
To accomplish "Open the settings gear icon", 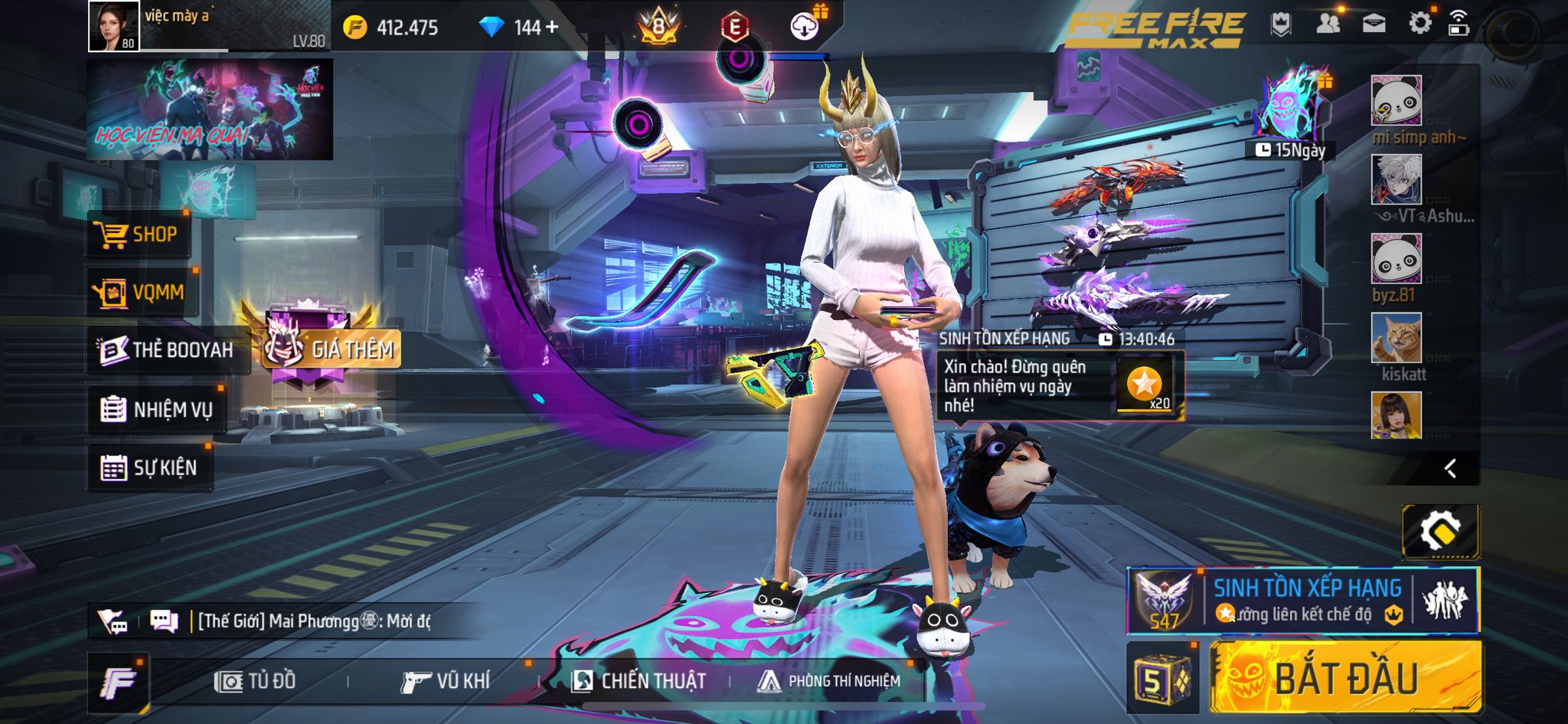I will click(x=1419, y=24).
